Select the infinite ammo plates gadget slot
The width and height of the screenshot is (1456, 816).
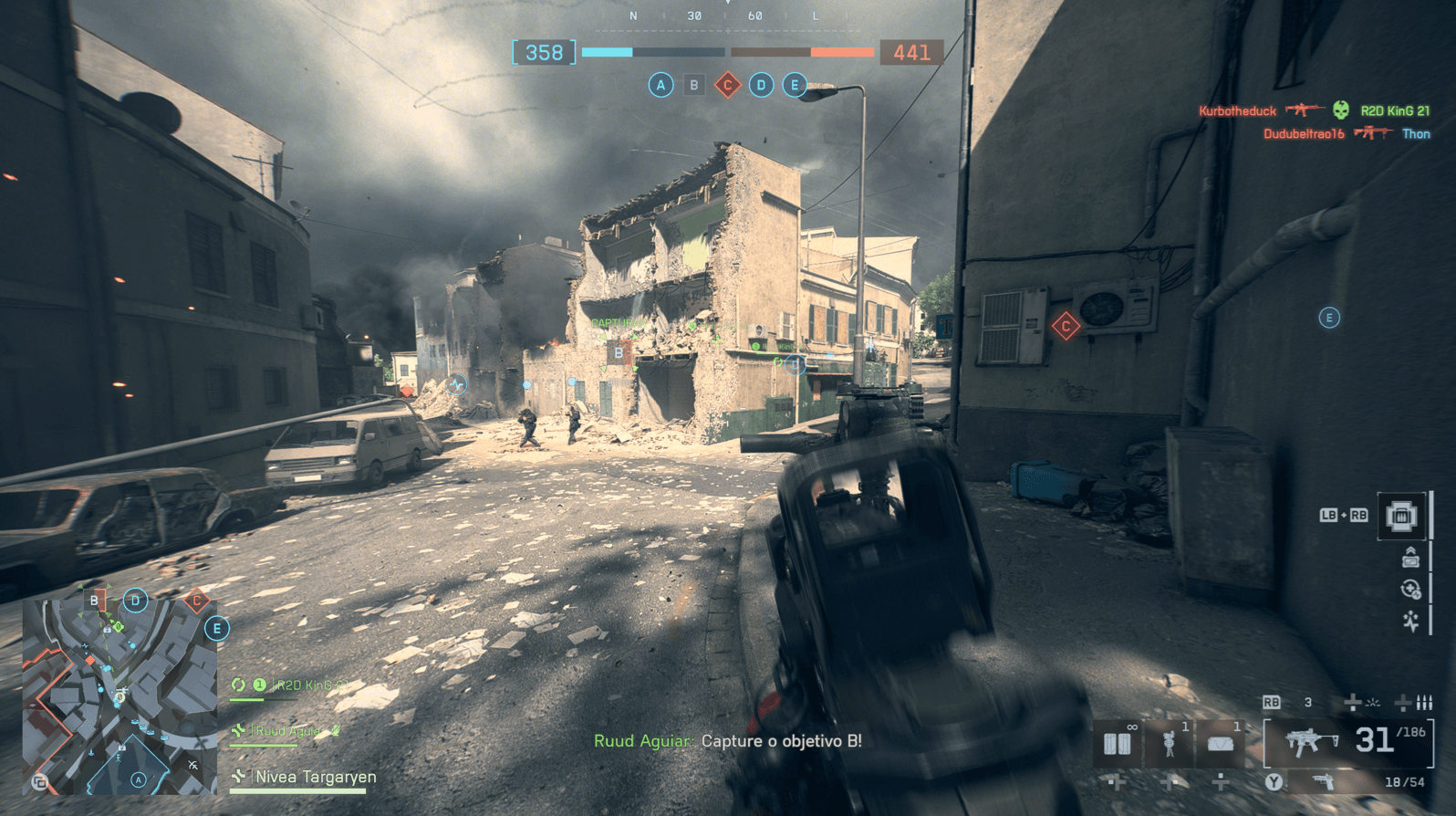pyautogui.click(x=1118, y=743)
